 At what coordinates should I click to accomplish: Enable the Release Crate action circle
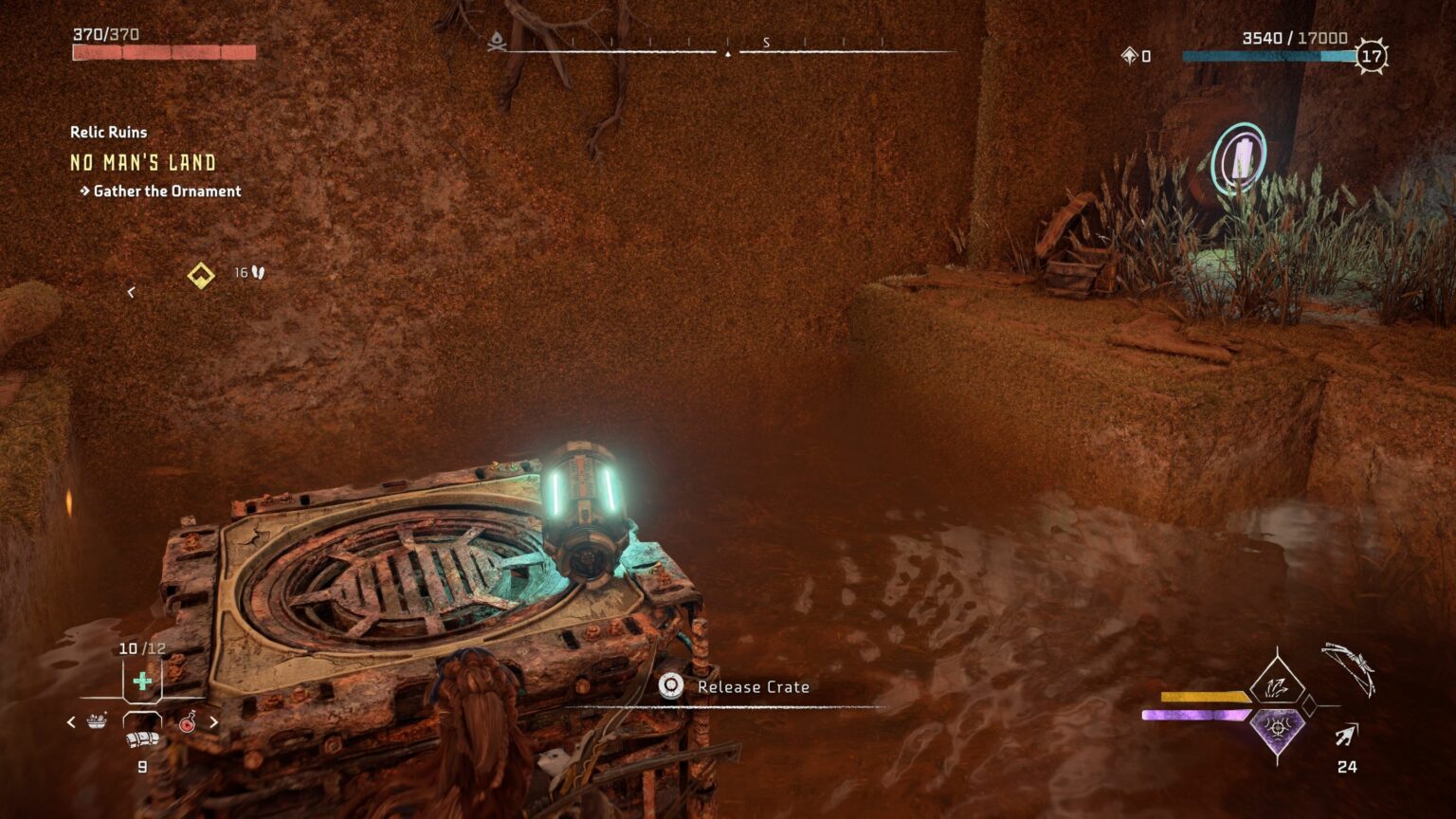pyautogui.click(x=672, y=686)
